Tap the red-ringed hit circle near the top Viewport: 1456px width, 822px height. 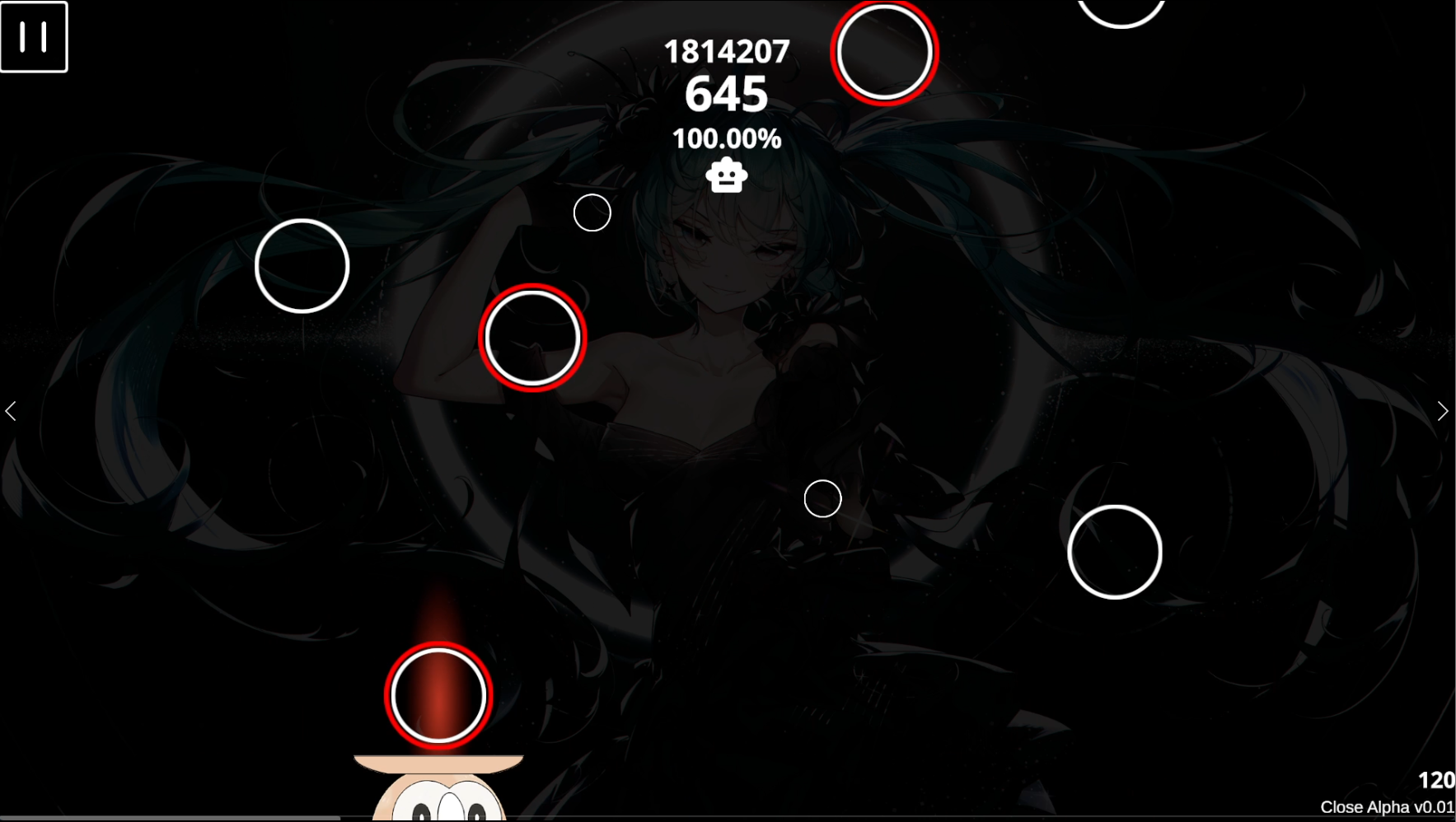pyautogui.click(x=883, y=52)
